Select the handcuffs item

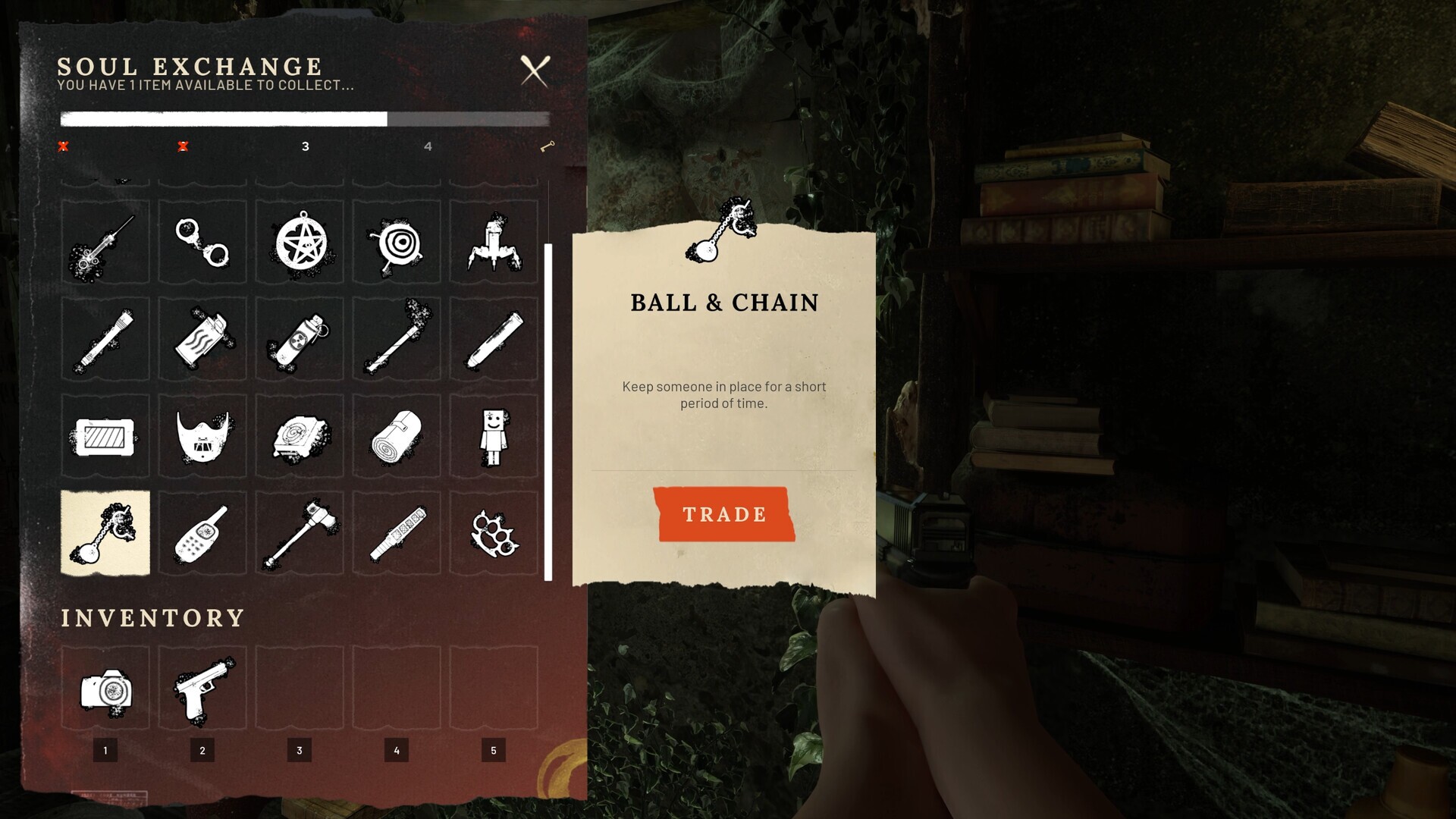[x=202, y=243]
